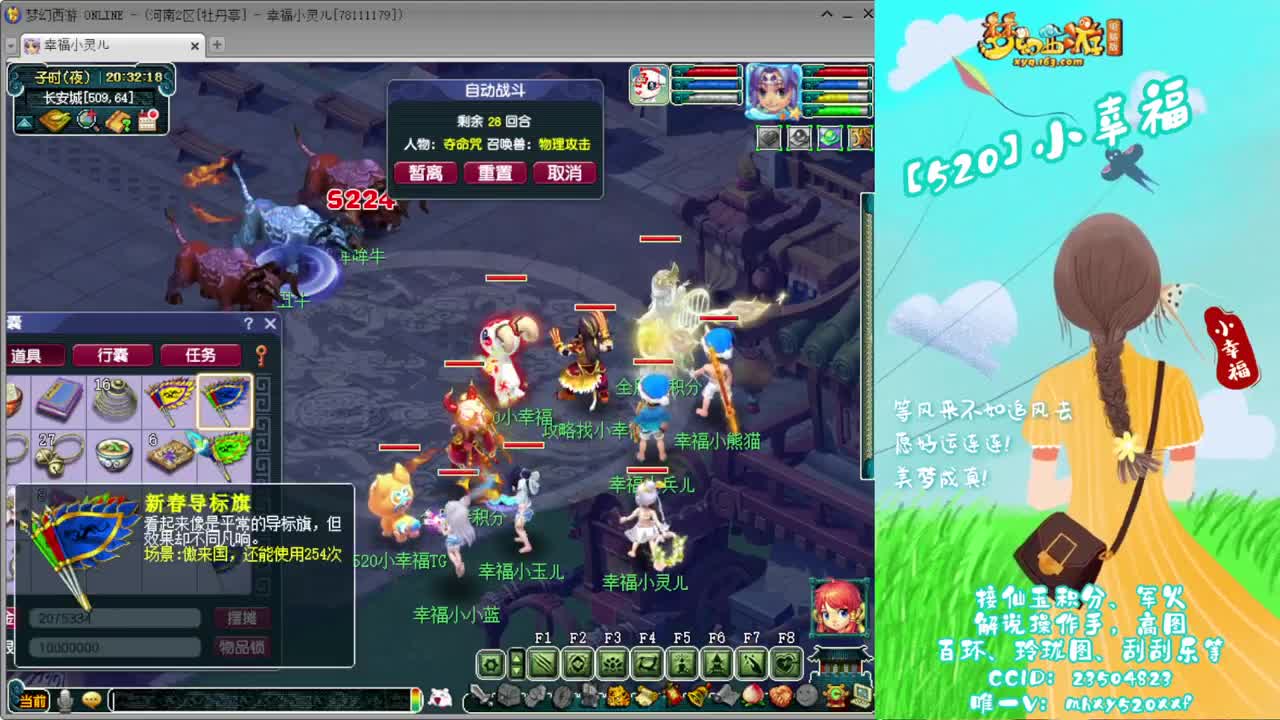Adjust the rainbow volume bar next to the chat input
The image size is (1280, 720).
coord(415,700)
